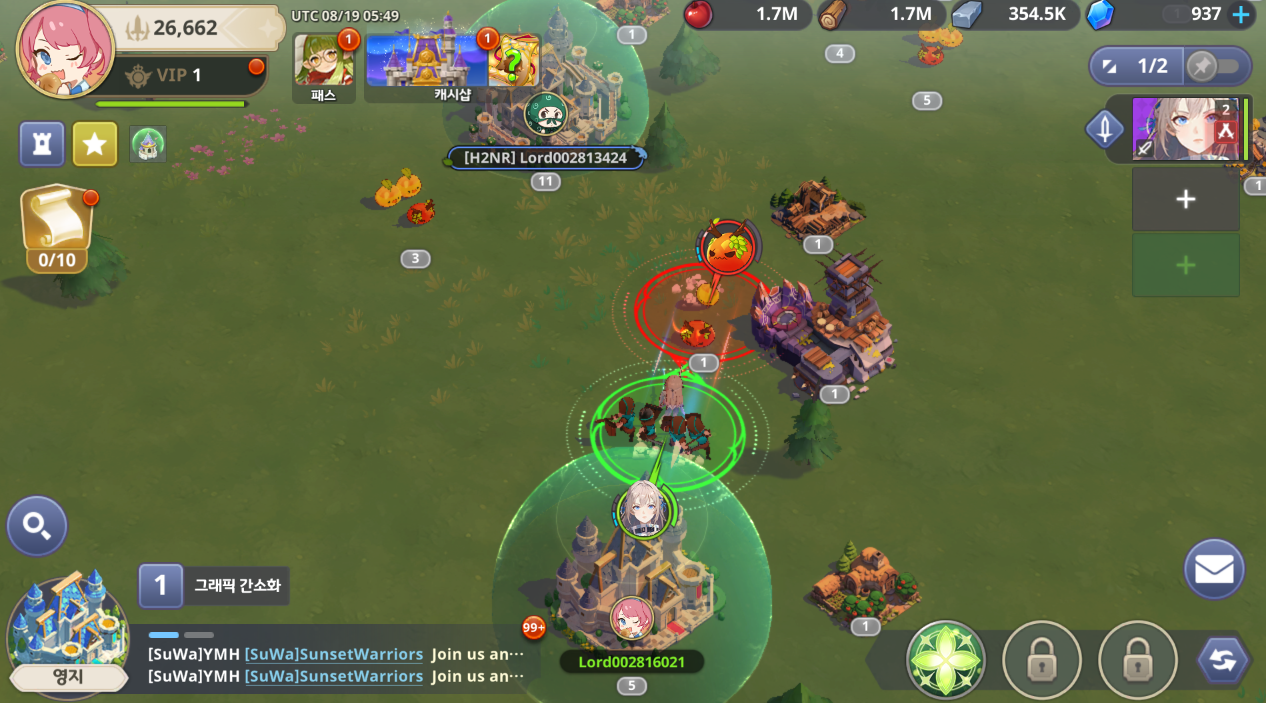Open the mystery box with question mark
Viewport: 1266px width, 703px height.
tap(513, 62)
